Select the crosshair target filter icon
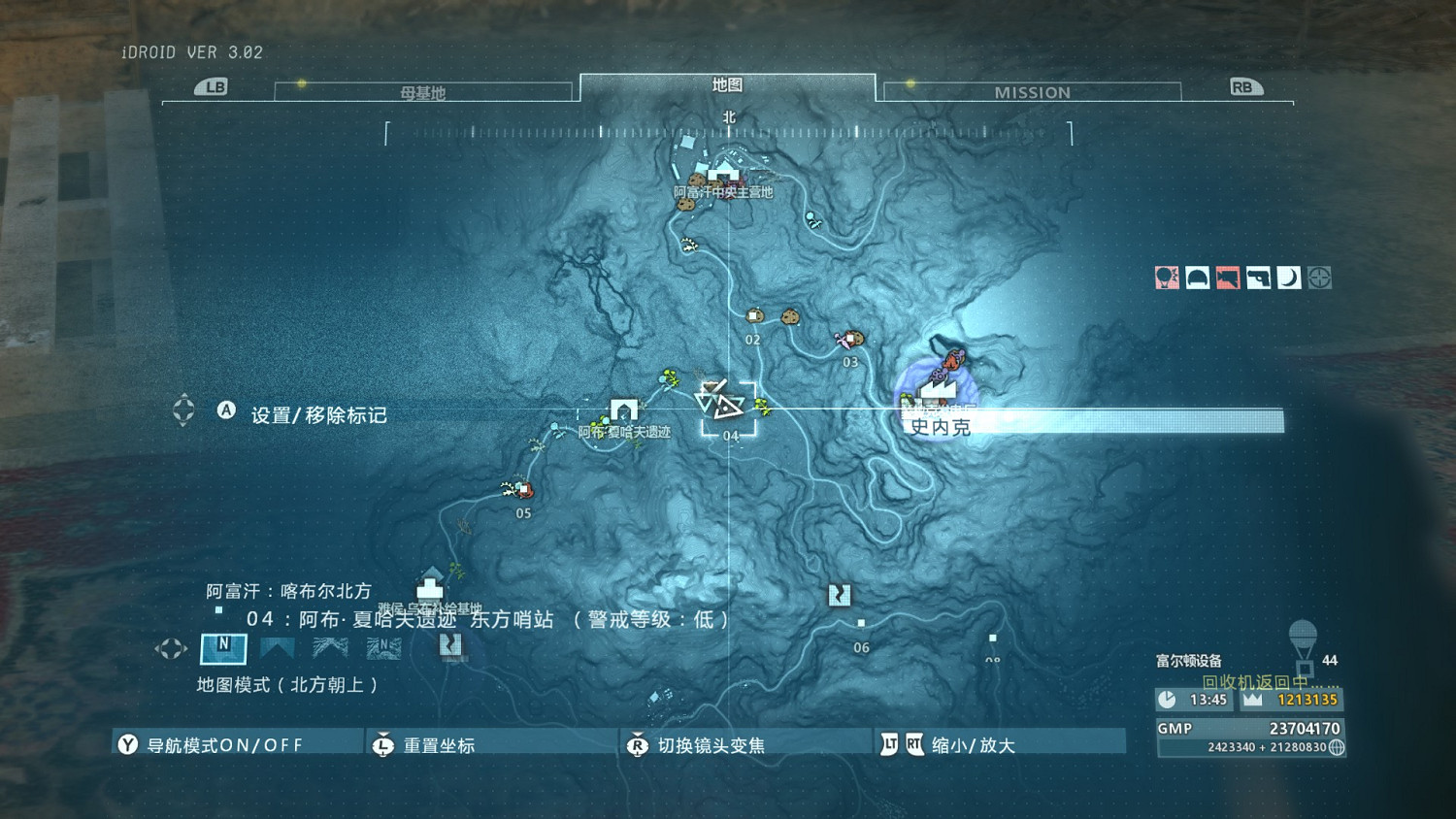 (x=1320, y=278)
